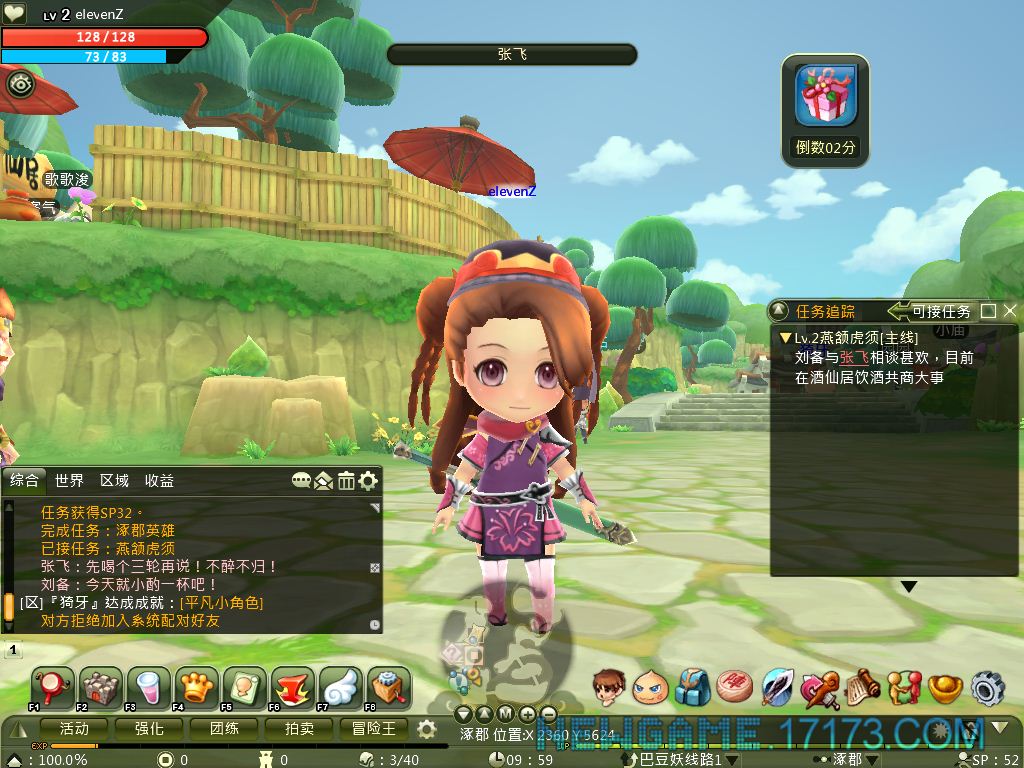This screenshot has width=1024, height=768.
Task: Select the 收益 chat tab
Action: coord(159,481)
